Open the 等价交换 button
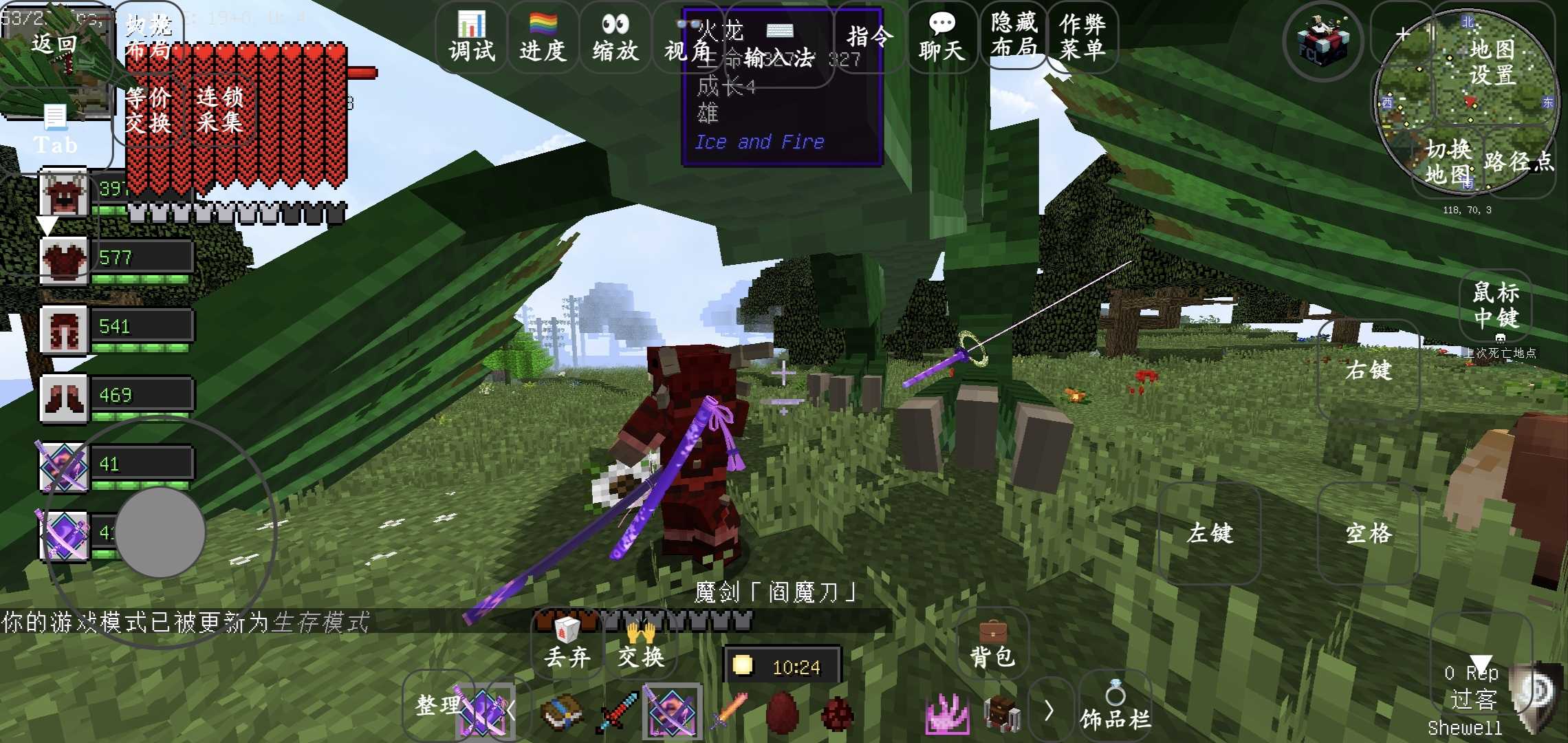Viewport: 1568px width, 743px height. click(149, 110)
